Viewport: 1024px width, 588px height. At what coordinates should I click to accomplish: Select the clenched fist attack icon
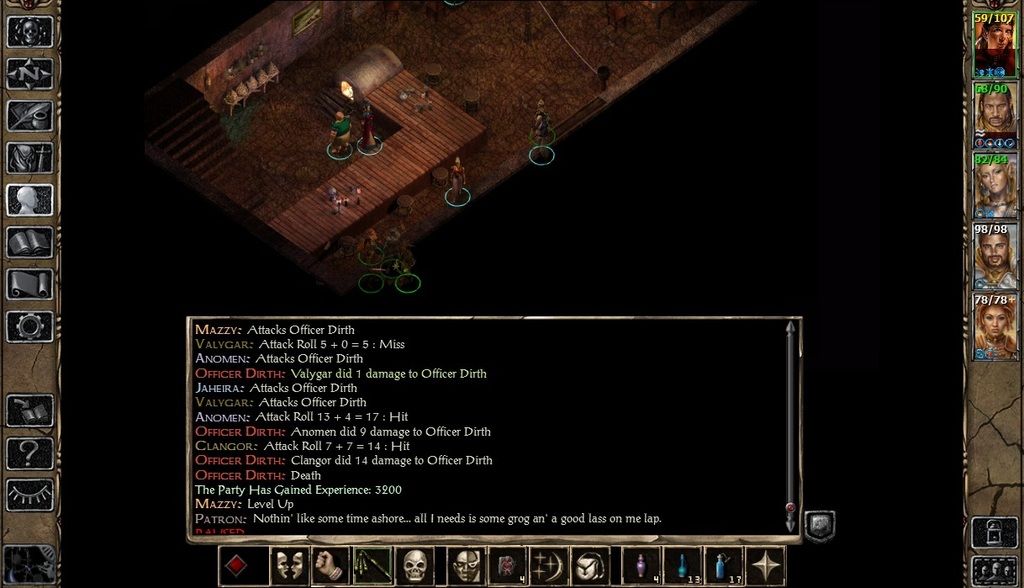click(x=330, y=567)
